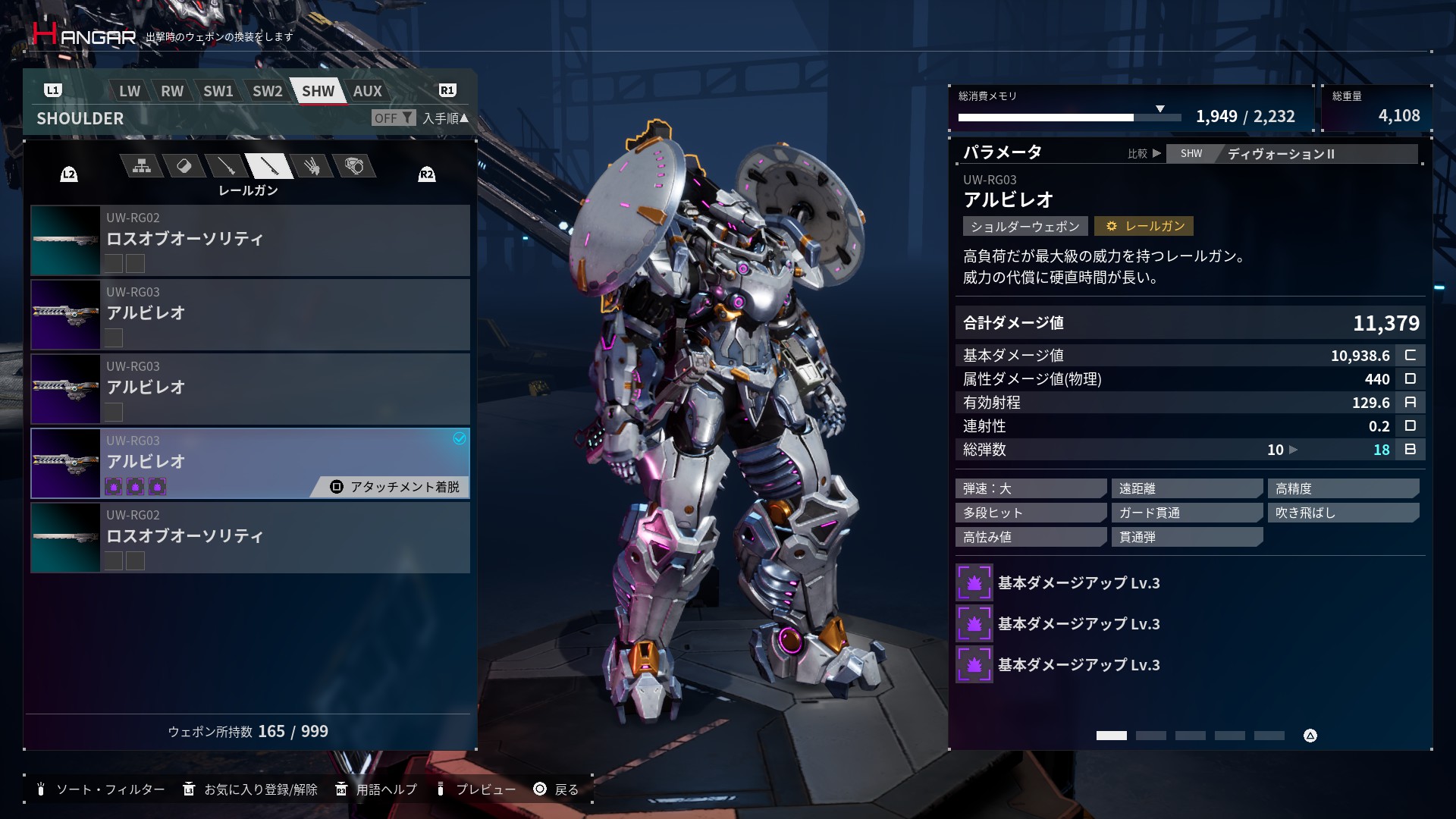
Task: Click the アタッチメント着脱 attachment button
Action: [x=396, y=487]
